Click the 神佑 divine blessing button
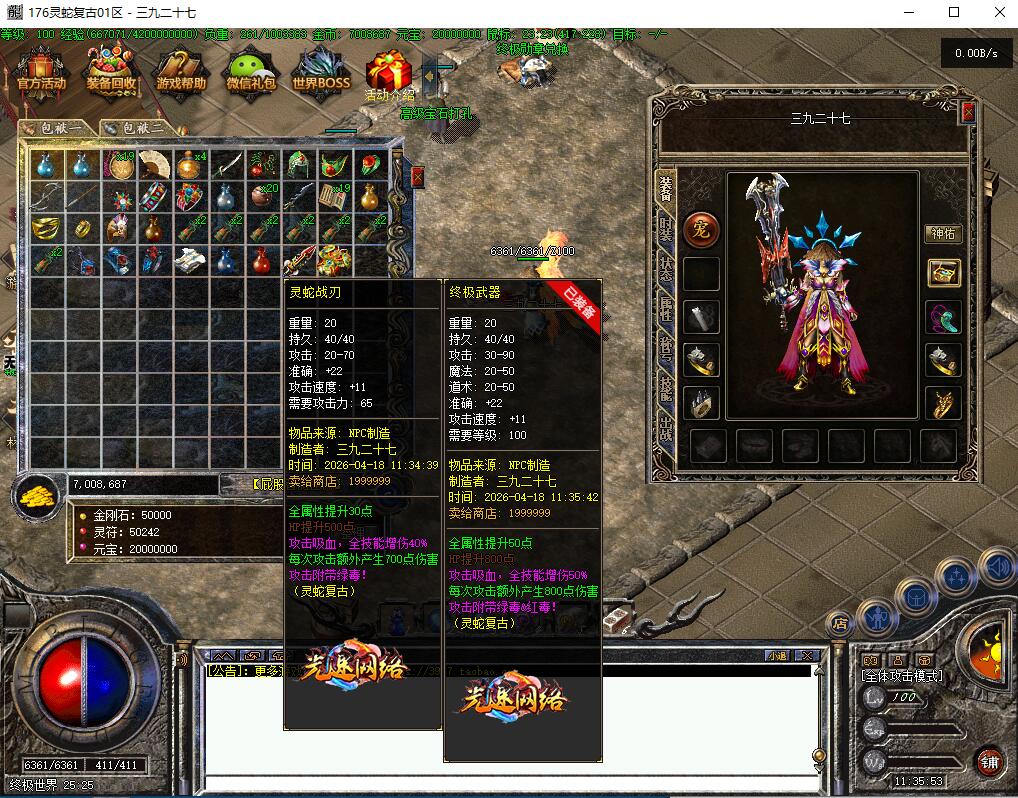 click(x=942, y=233)
